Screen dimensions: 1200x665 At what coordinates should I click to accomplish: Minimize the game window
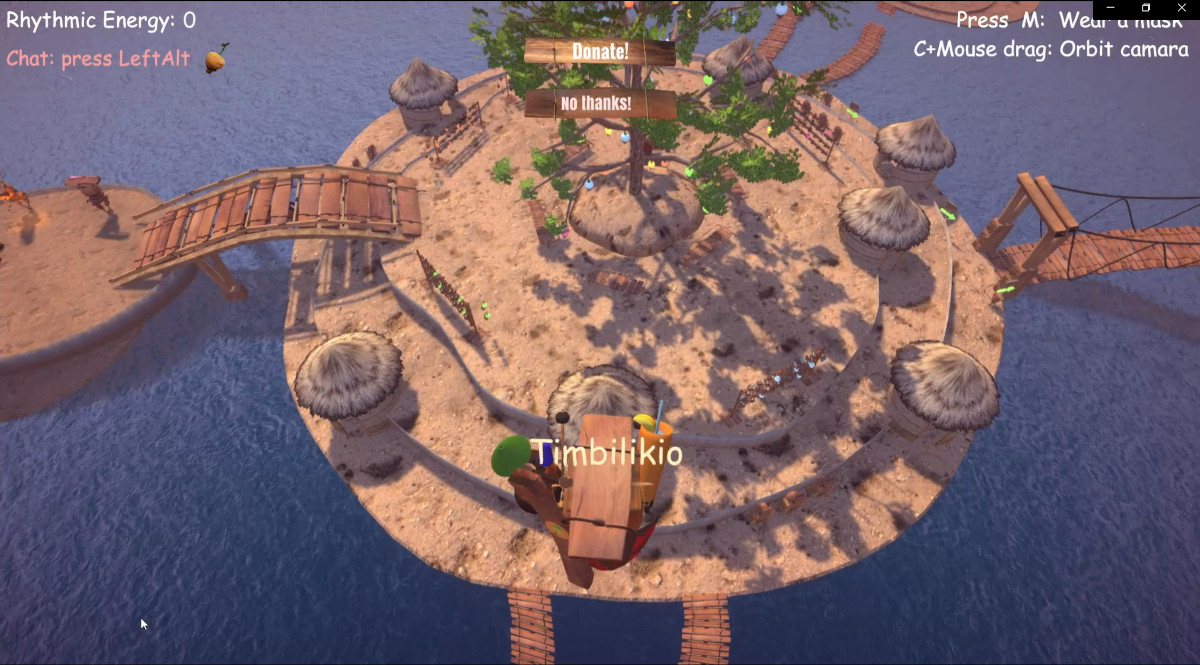[1111, 8]
